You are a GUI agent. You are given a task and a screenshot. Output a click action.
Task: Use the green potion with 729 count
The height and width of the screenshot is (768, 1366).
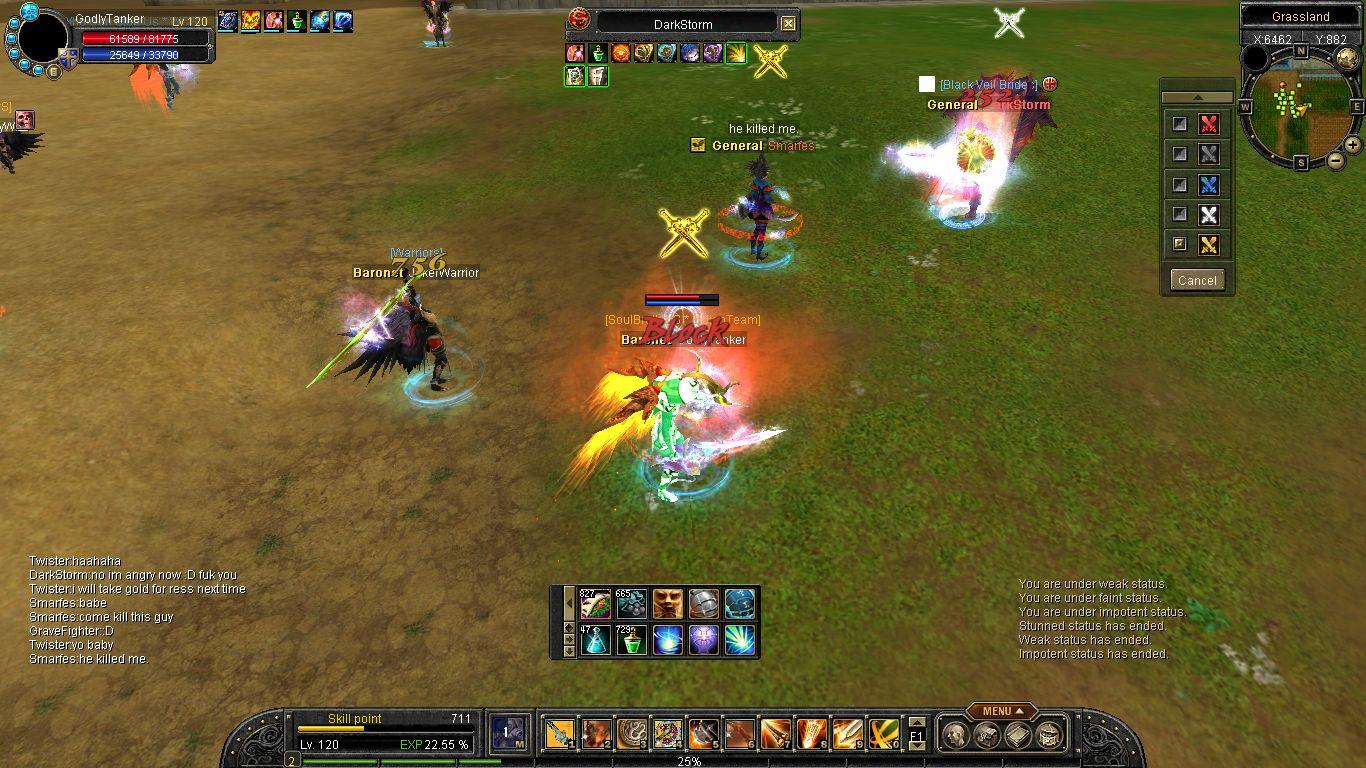pos(632,640)
